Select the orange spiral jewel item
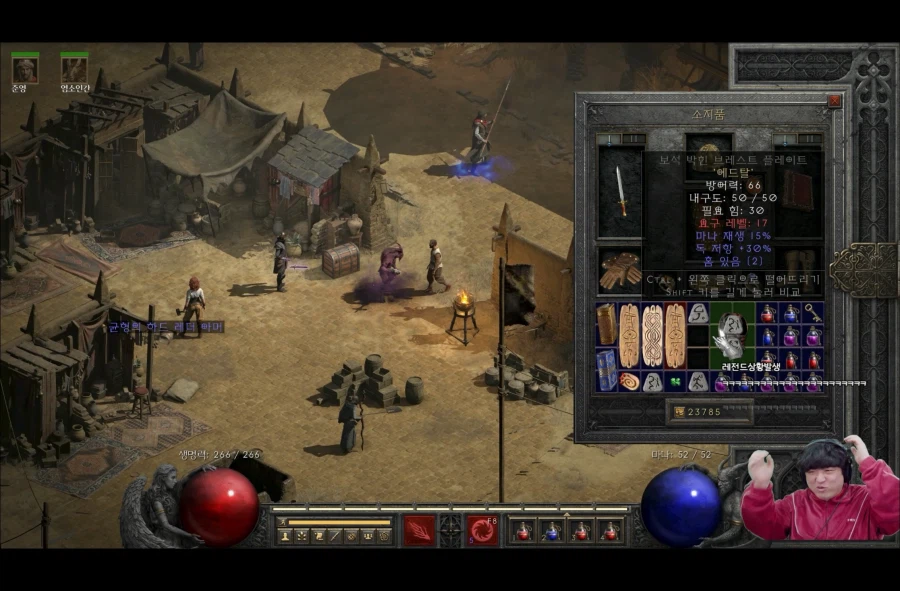900x591 pixels. (x=629, y=382)
